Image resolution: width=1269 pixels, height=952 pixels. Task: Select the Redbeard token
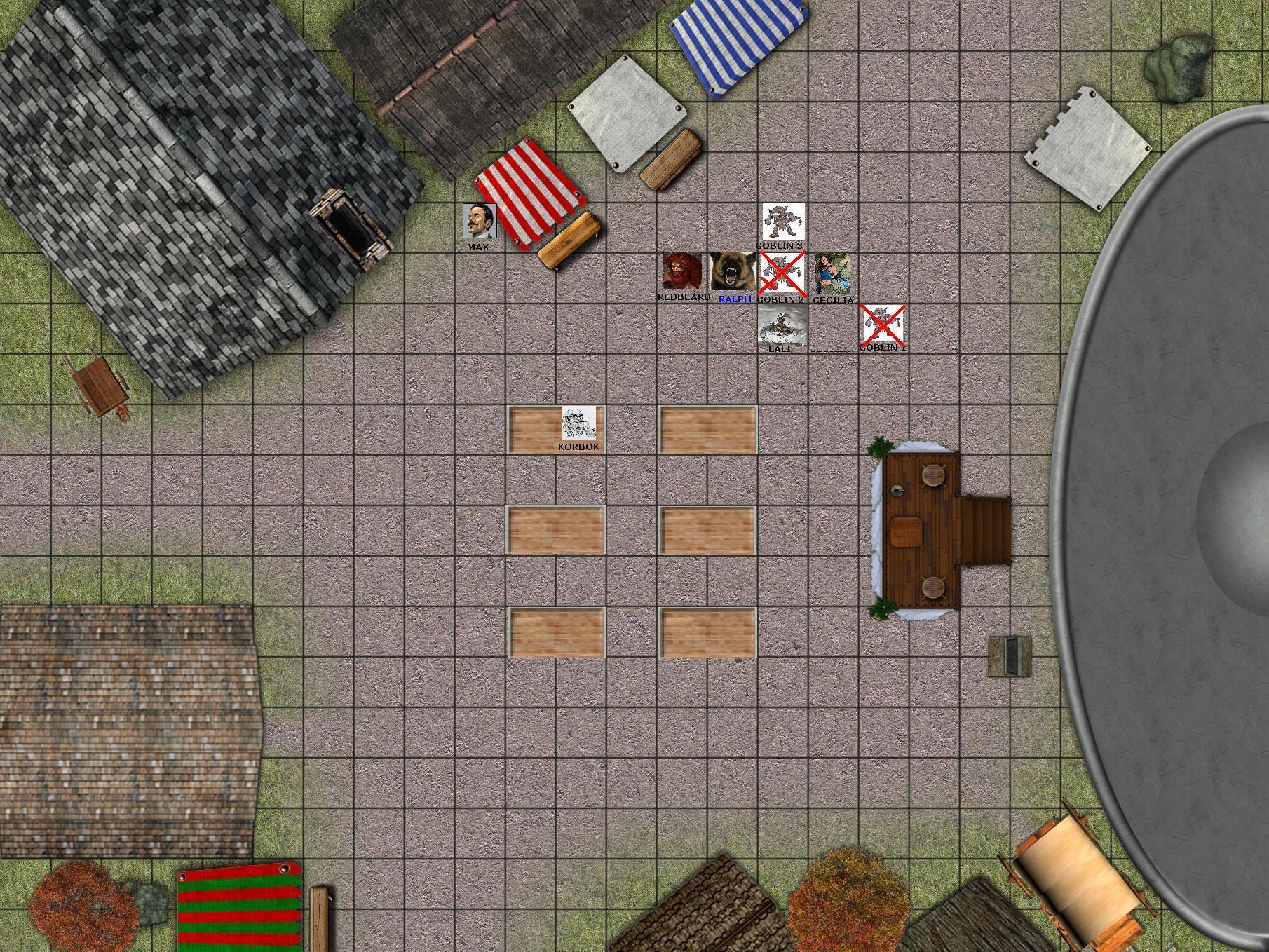click(x=682, y=272)
